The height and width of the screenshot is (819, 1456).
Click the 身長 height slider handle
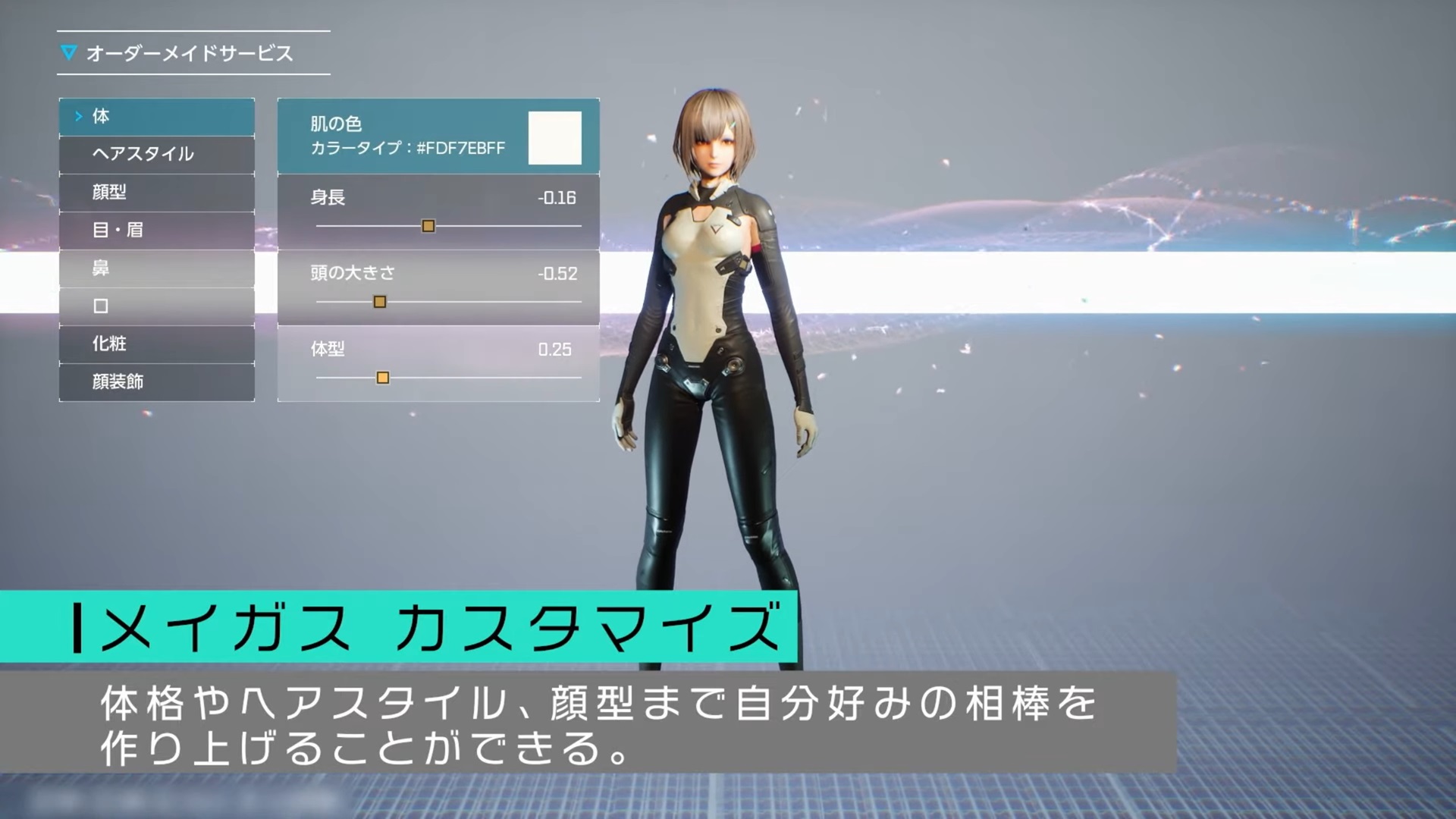pyautogui.click(x=428, y=225)
